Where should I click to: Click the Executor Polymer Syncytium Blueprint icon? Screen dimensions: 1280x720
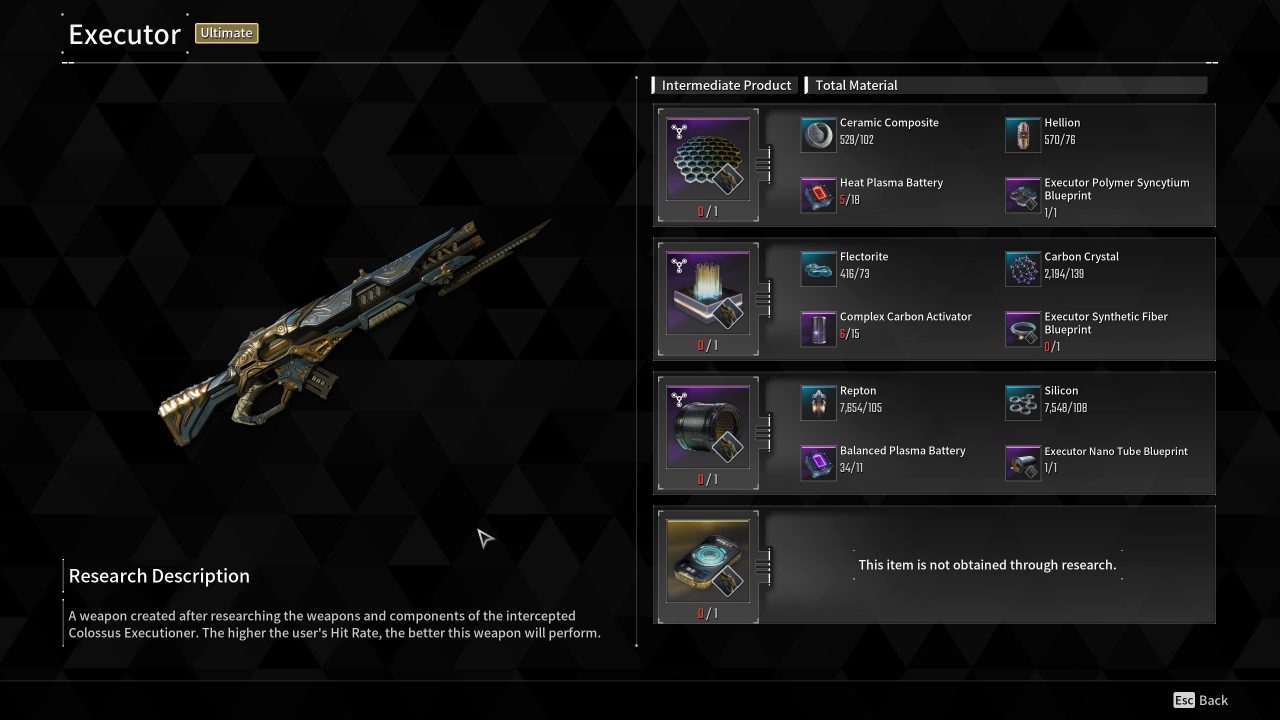(x=1022, y=194)
